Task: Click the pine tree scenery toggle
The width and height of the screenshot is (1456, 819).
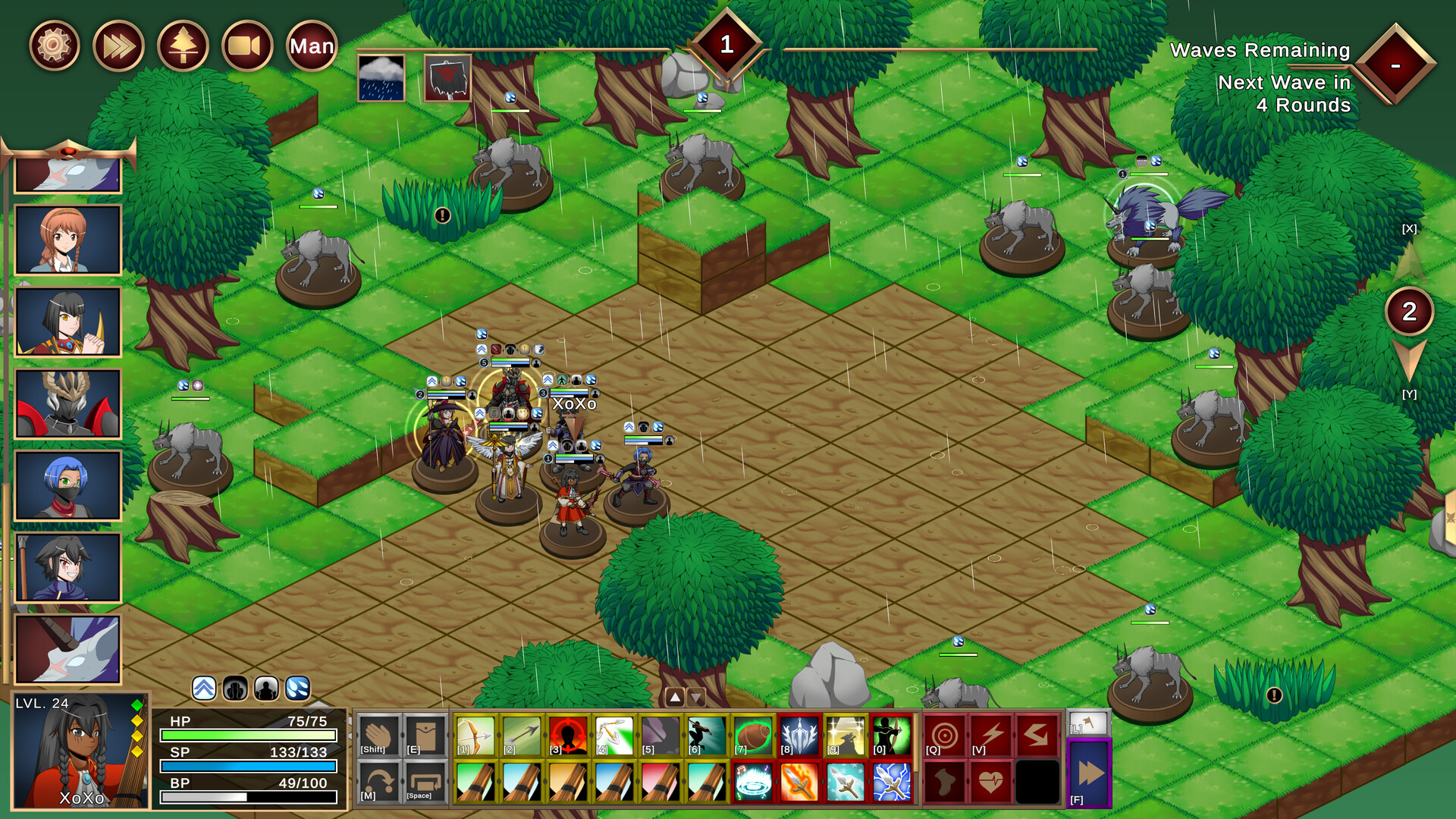Action: click(x=183, y=46)
